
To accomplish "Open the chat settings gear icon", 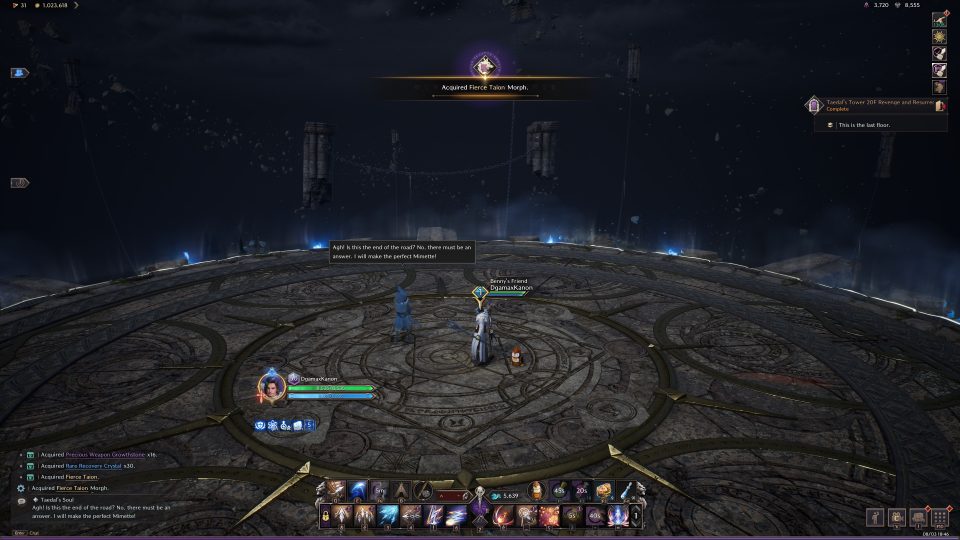I will 21,488.
